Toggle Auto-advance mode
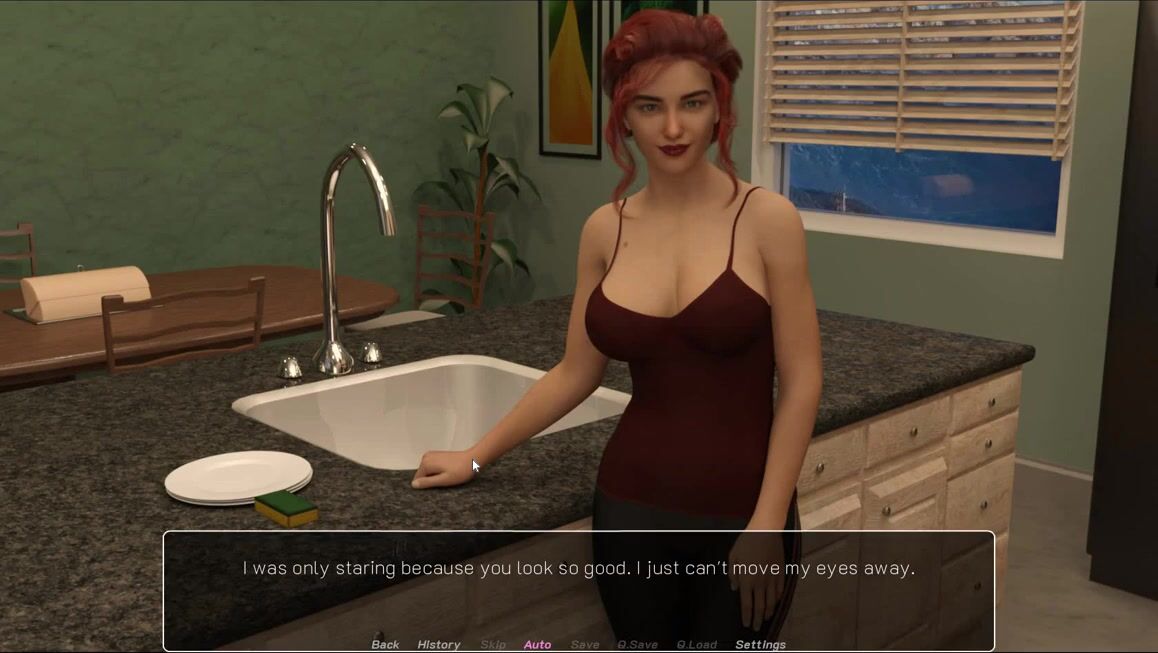This screenshot has width=1158, height=653. 537,644
